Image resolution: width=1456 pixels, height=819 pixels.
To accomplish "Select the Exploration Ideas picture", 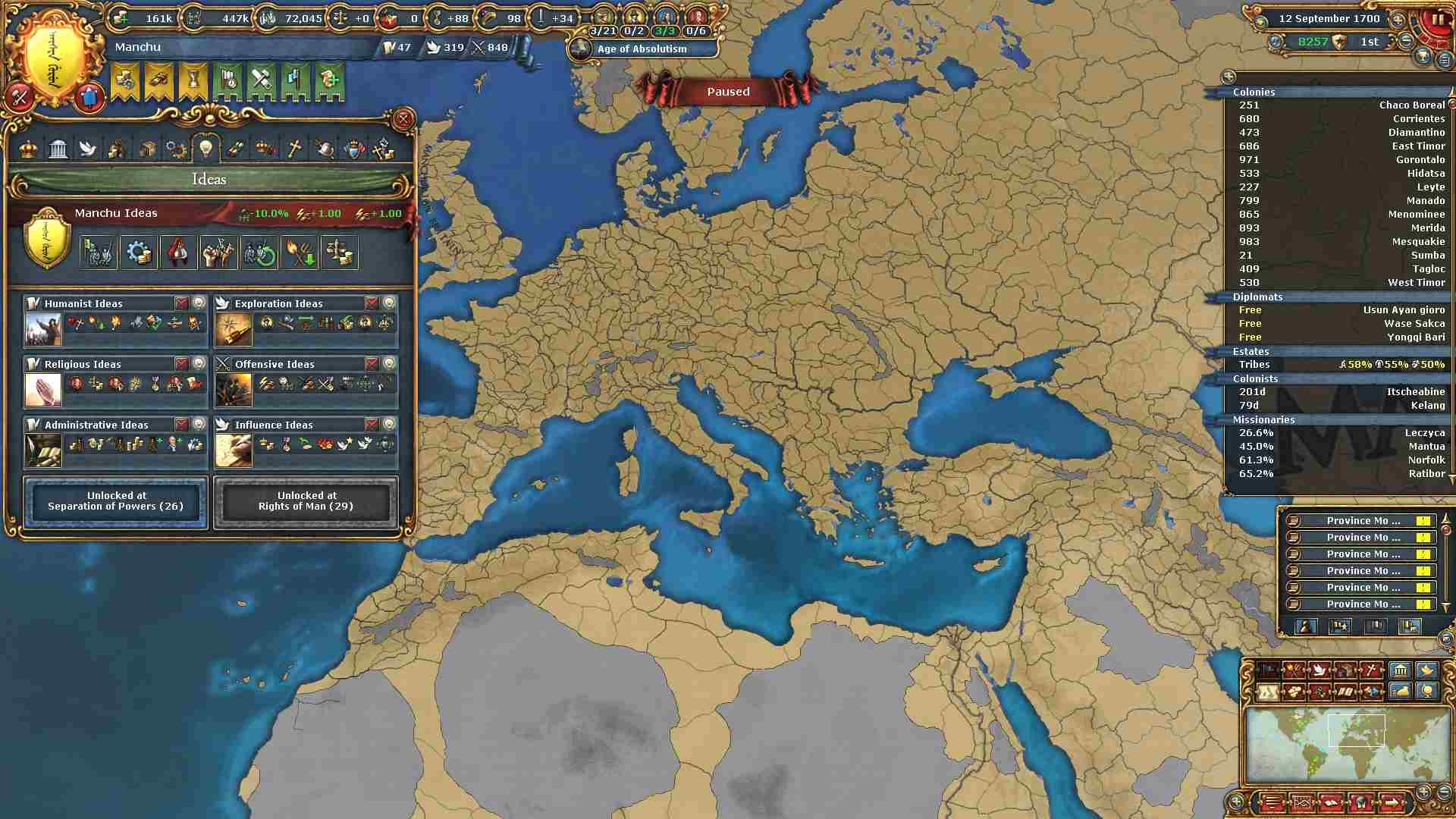I will [x=233, y=330].
